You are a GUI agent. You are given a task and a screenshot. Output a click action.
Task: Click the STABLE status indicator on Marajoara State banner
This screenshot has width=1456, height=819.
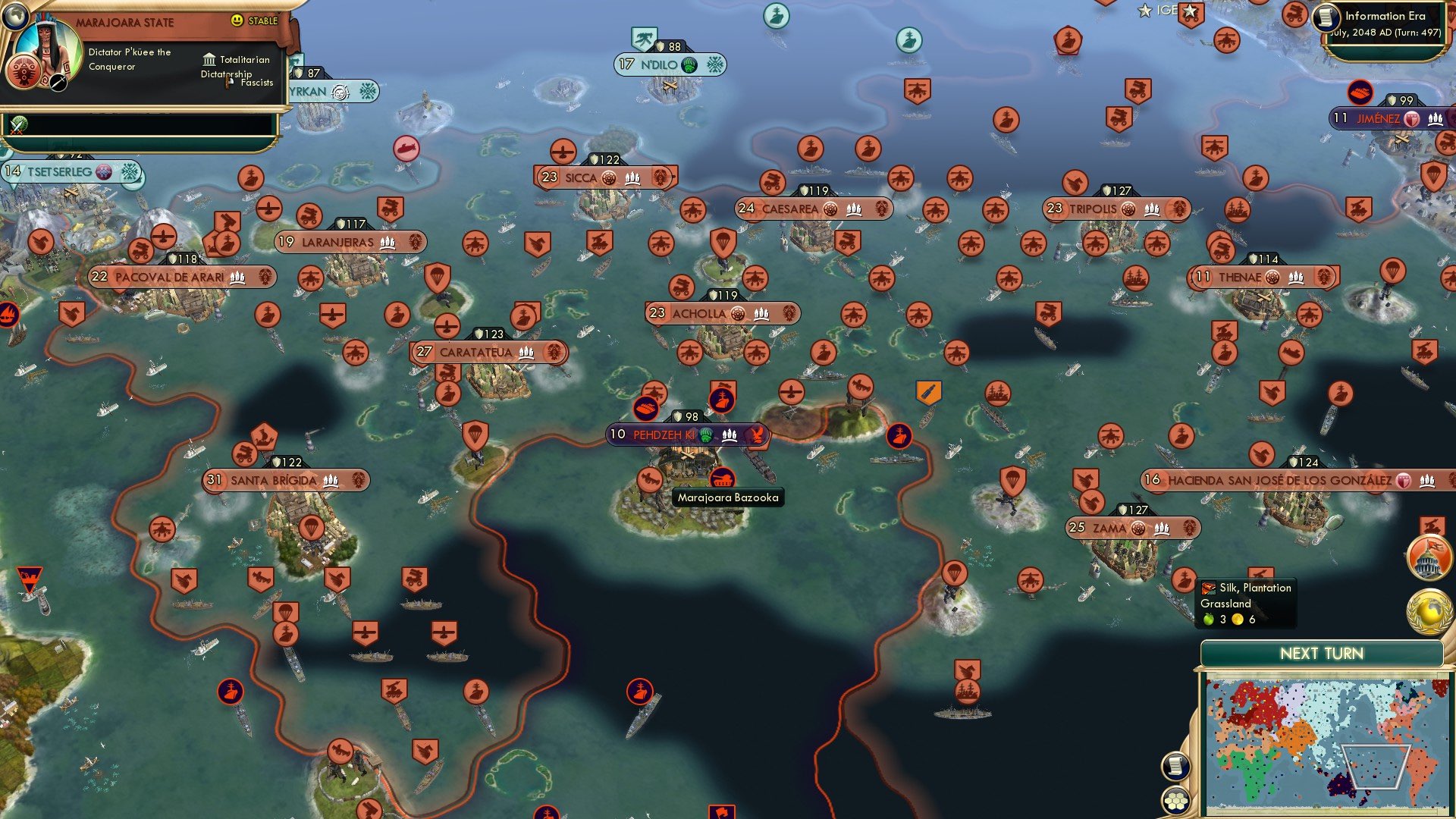254,21
